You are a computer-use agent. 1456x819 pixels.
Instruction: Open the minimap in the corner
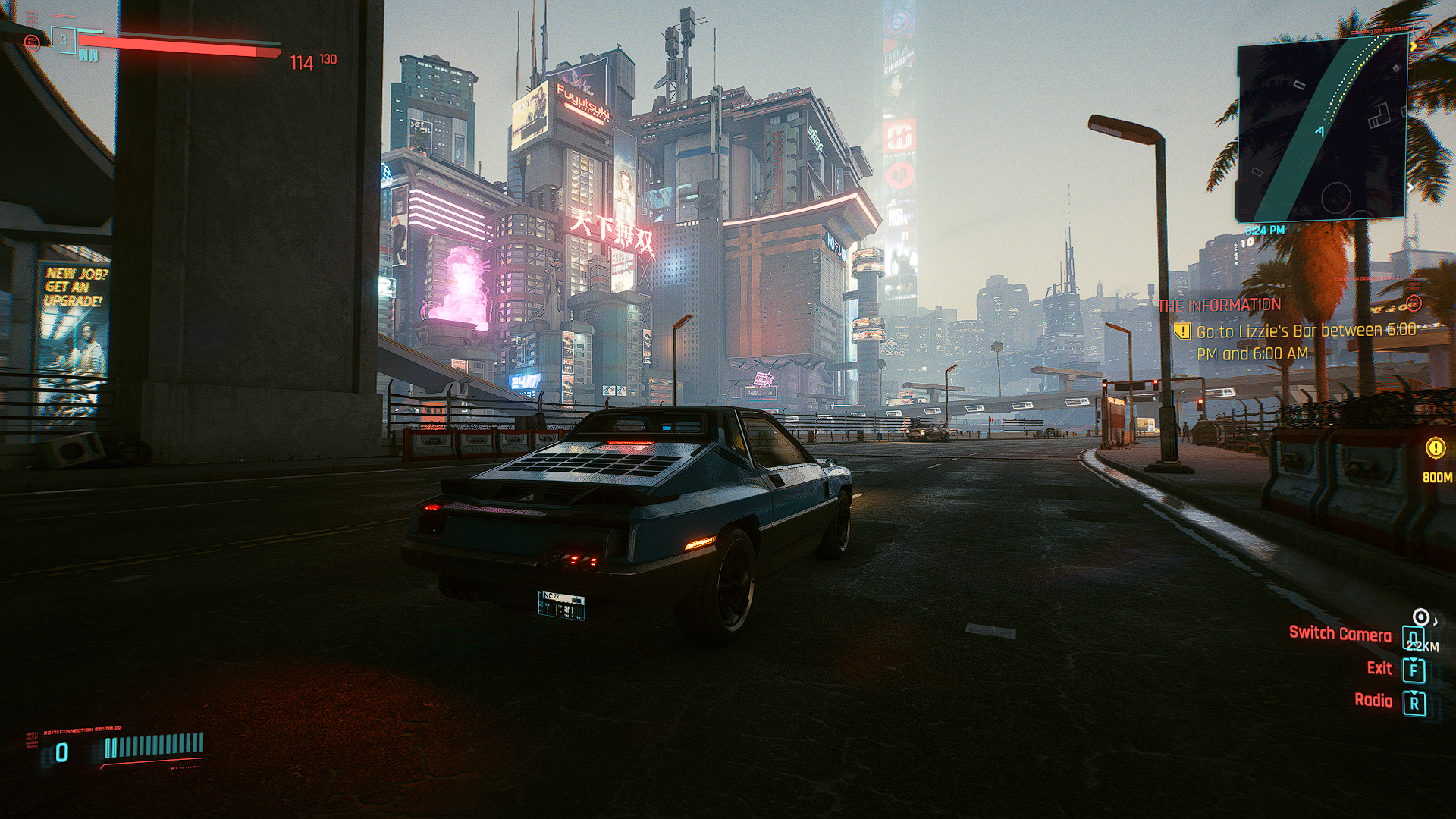(x=1323, y=129)
